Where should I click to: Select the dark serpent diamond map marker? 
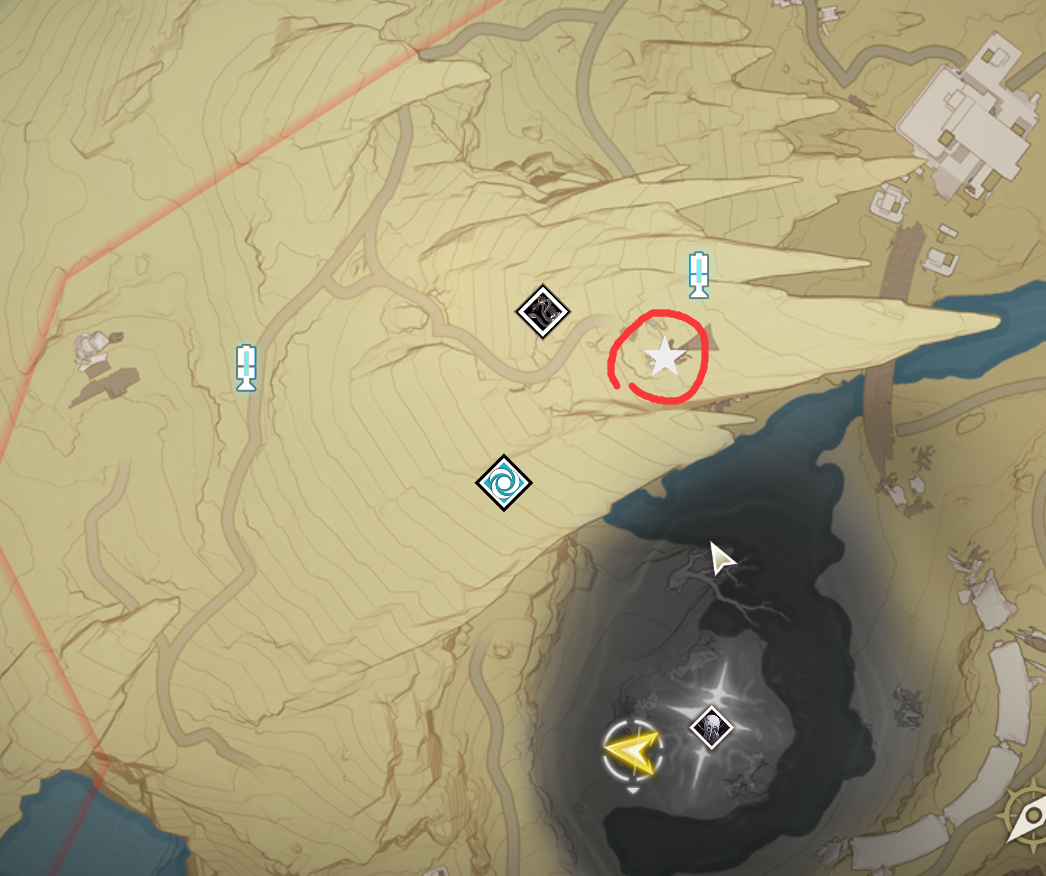(542, 312)
